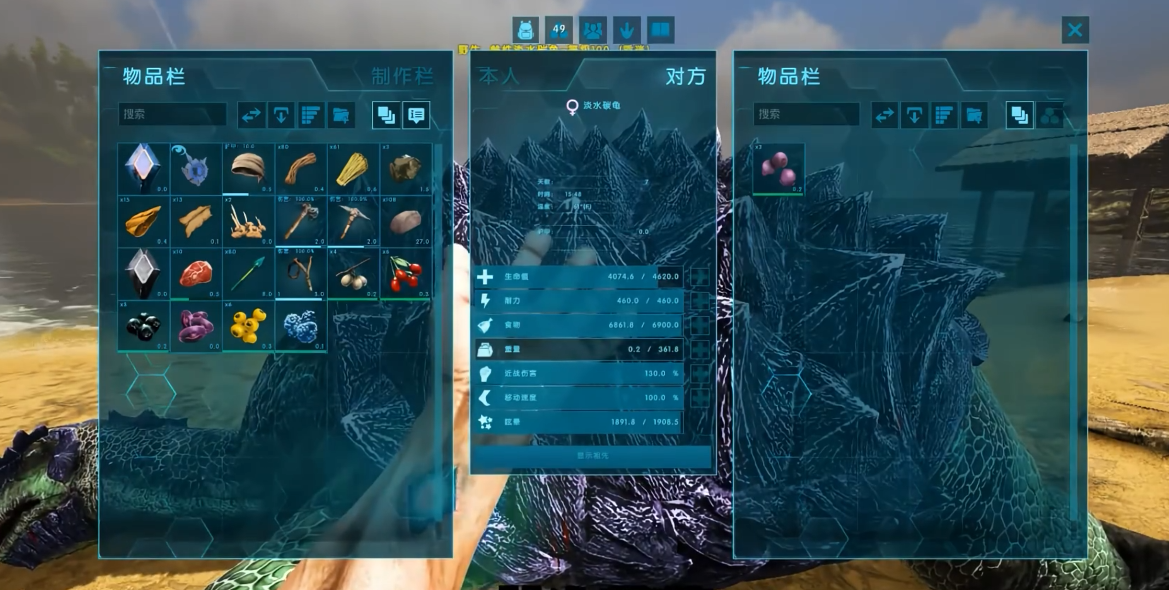
Task: Close the inventory screen with the X
Action: 1075,30
